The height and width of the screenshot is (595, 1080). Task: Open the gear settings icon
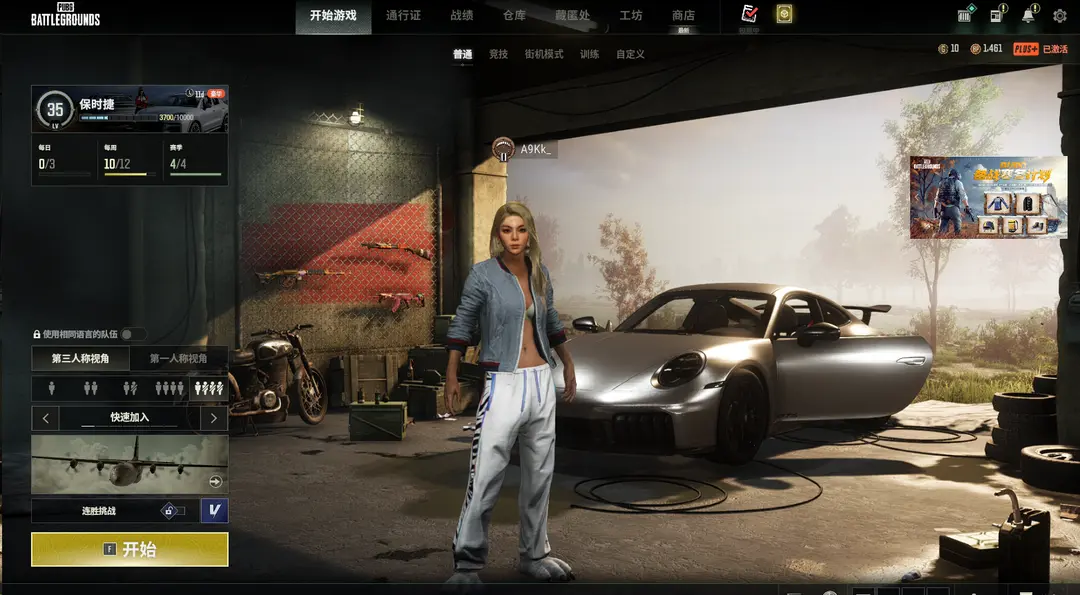(x=1059, y=15)
